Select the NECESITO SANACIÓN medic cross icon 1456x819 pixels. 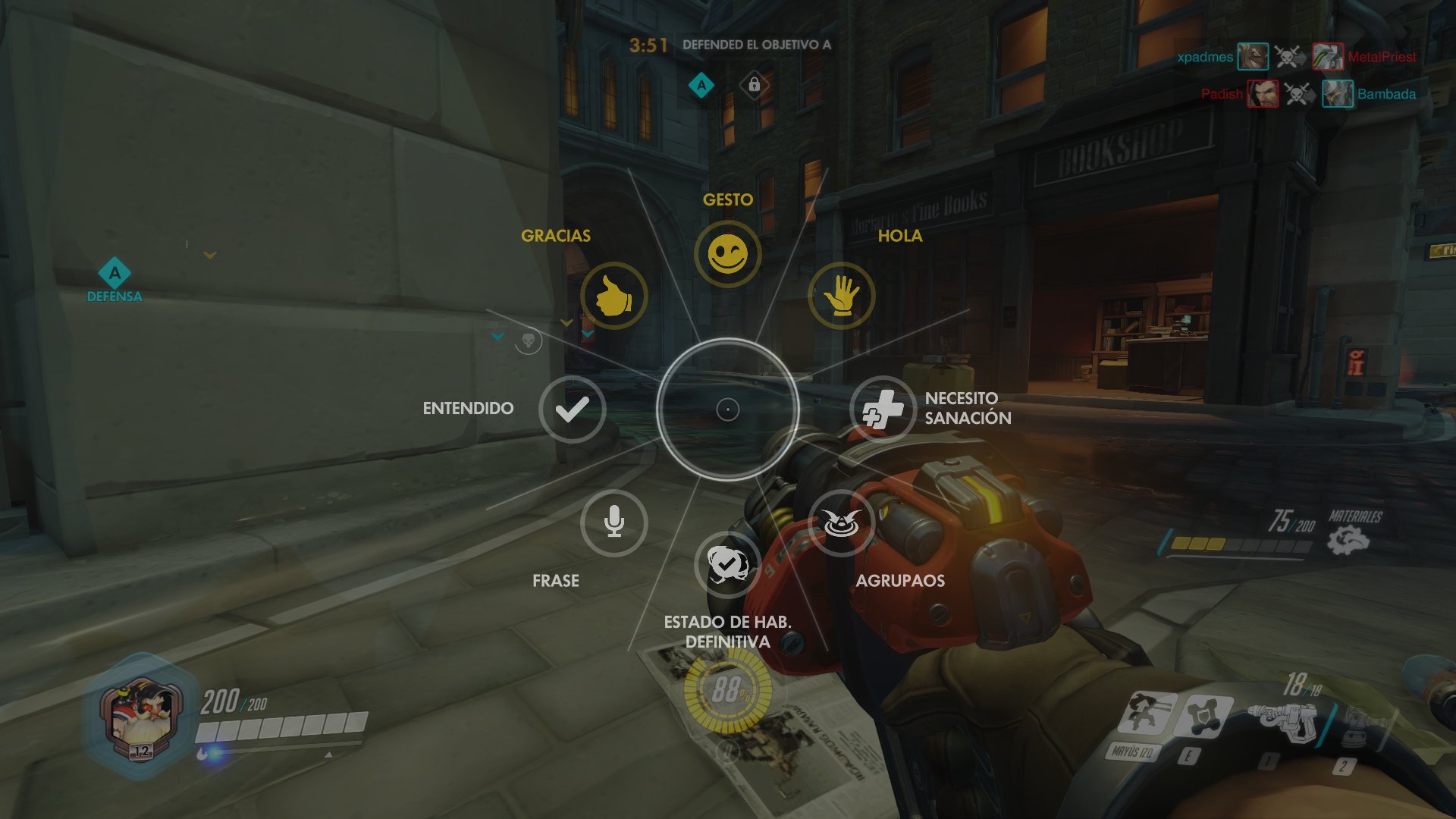tap(884, 409)
